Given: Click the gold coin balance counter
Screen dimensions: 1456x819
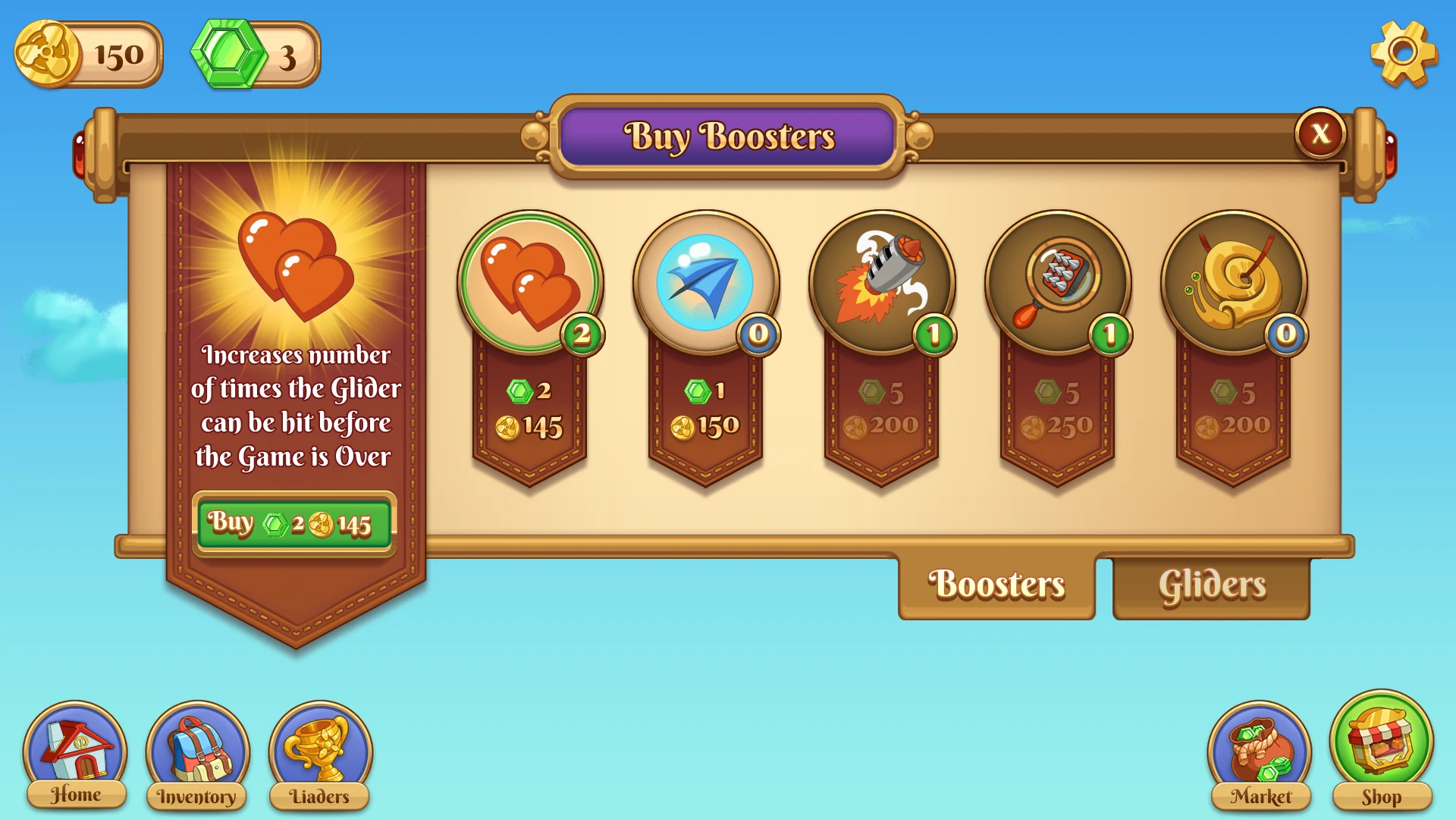Looking at the screenshot, I should (x=88, y=55).
